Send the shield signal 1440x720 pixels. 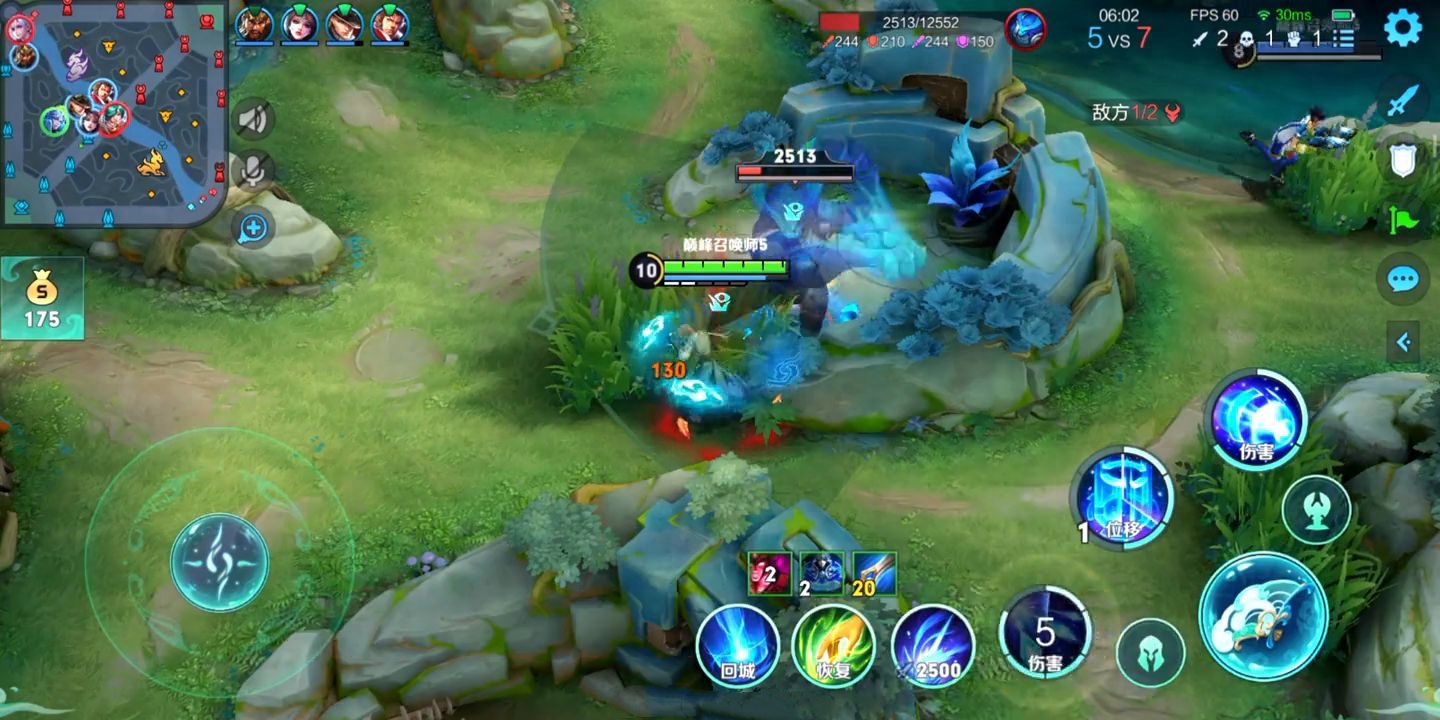click(1403, 160)
